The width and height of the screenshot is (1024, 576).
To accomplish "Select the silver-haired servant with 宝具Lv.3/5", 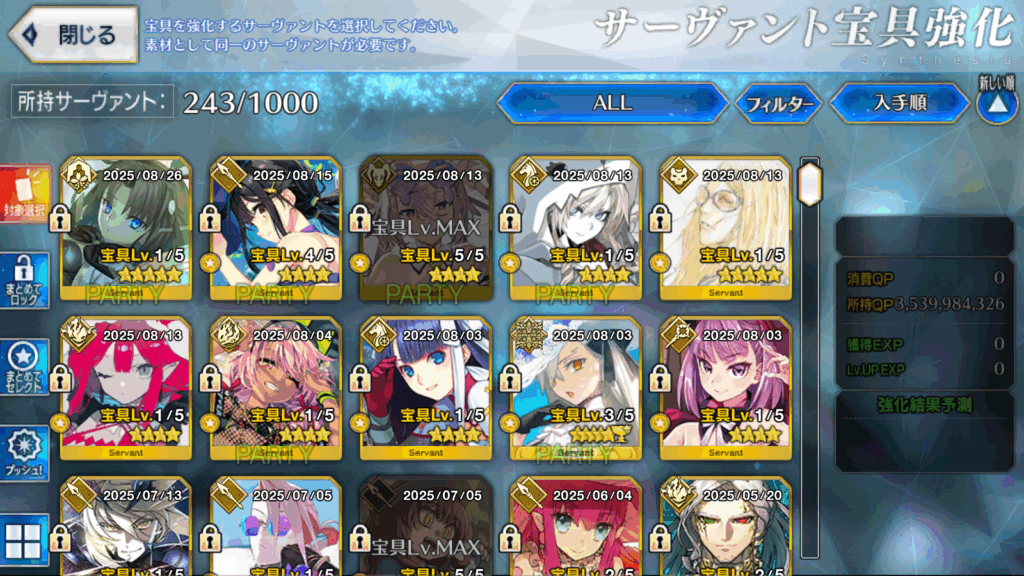I will pos(576,388).
